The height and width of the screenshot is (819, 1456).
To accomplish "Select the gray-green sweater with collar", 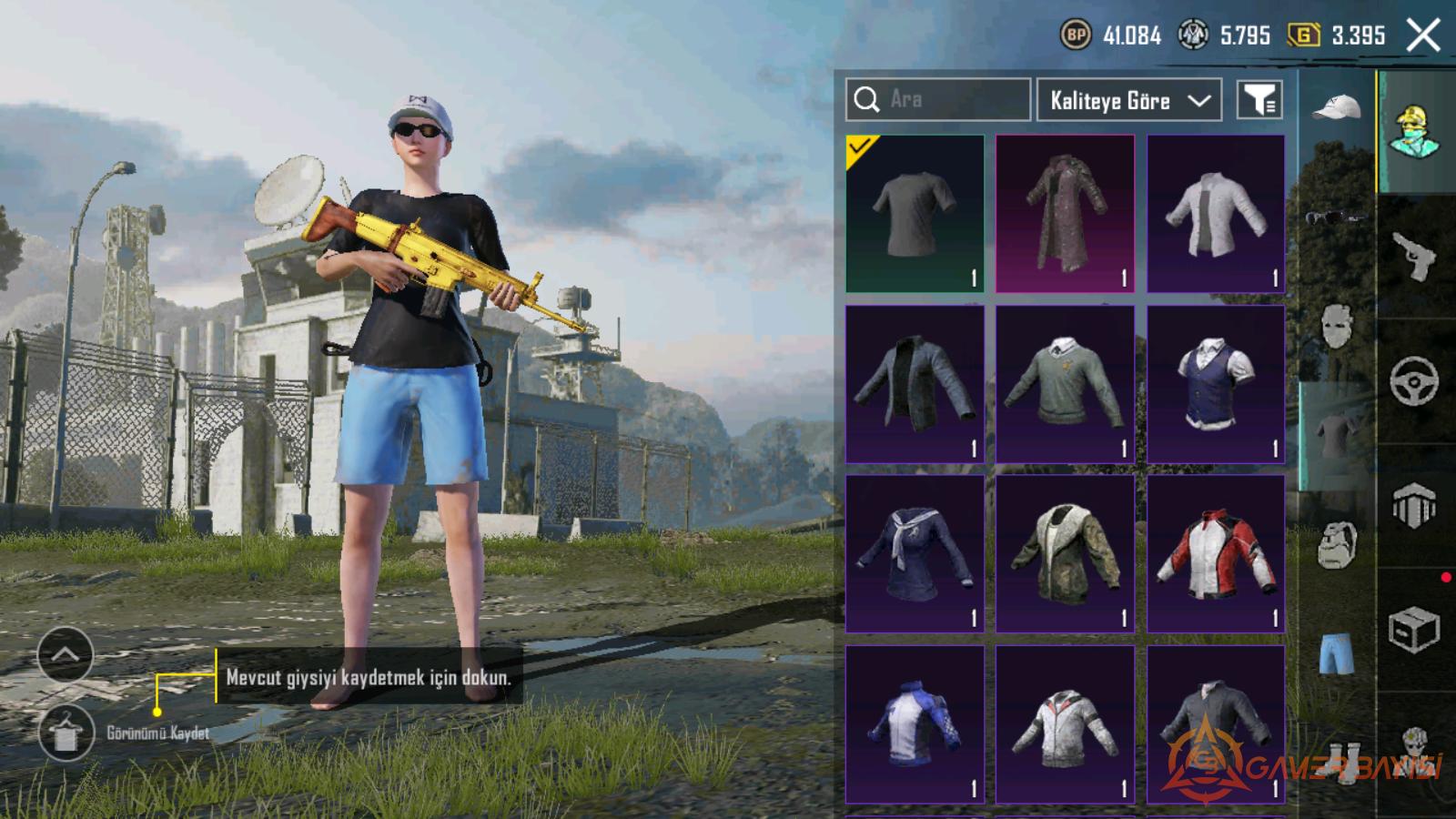I will click(1065, 384).
